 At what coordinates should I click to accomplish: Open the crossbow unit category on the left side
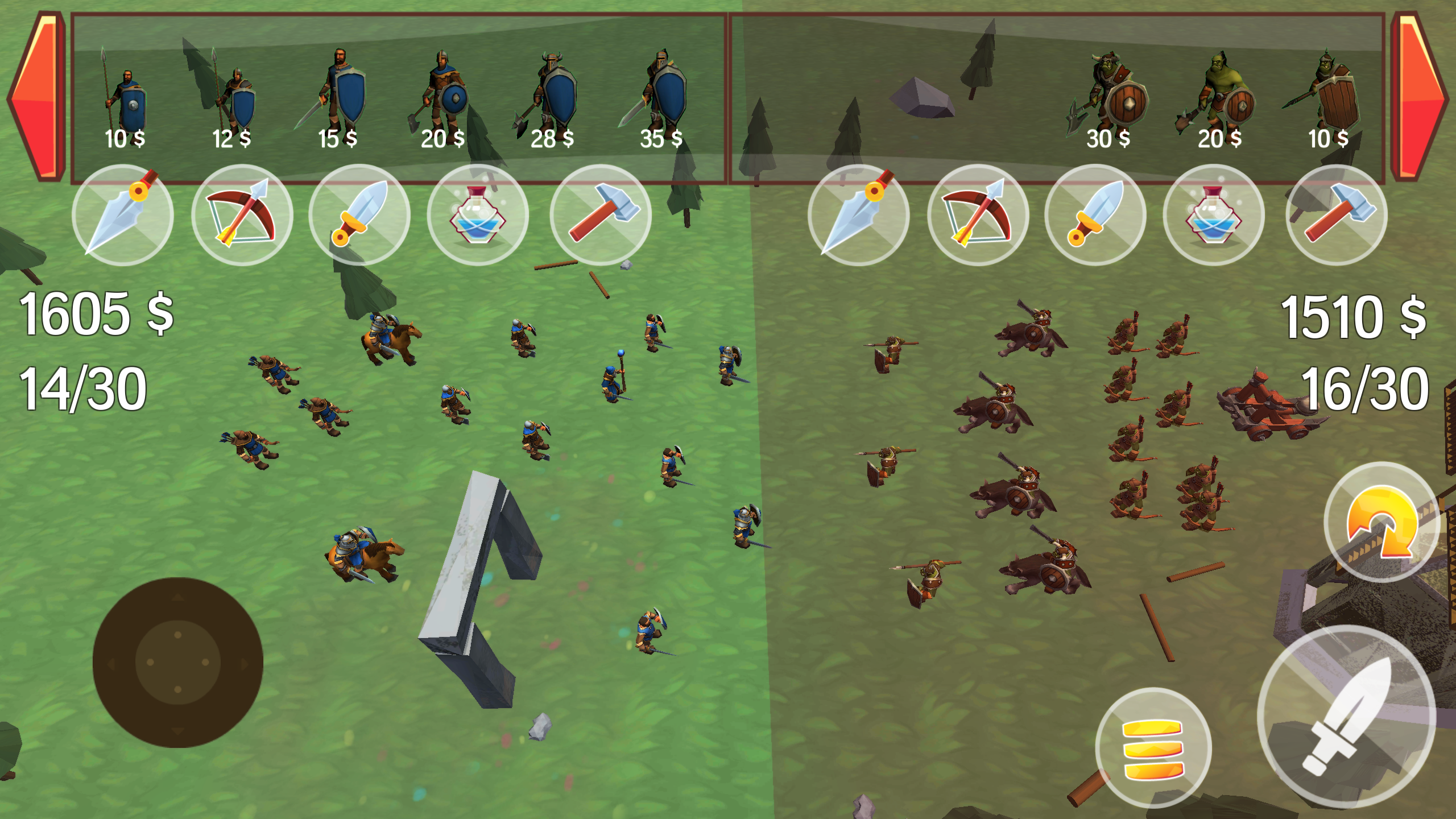click(x=245, y=216)
